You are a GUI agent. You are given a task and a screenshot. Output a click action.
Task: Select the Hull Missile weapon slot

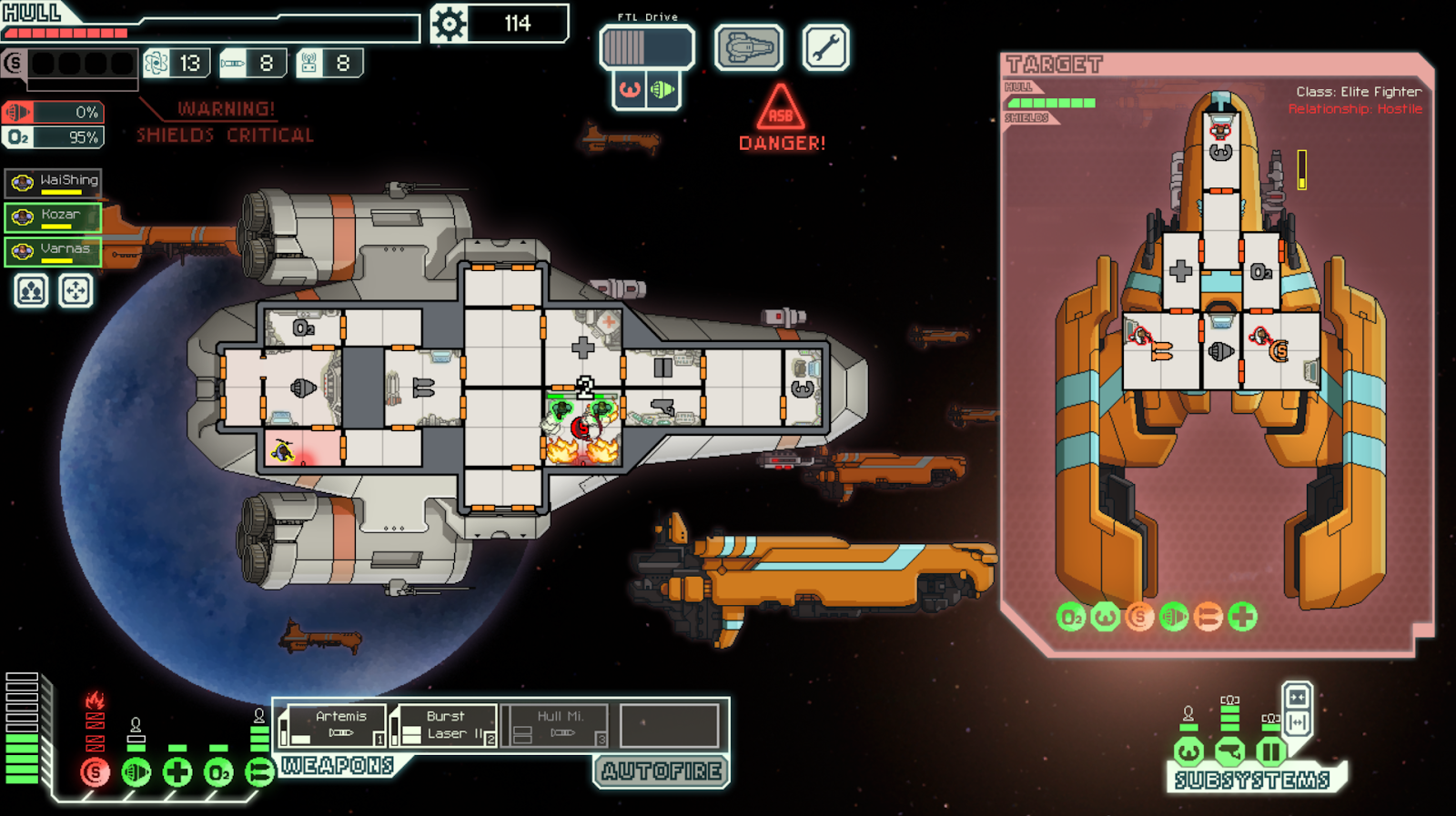tap(556, 726)
